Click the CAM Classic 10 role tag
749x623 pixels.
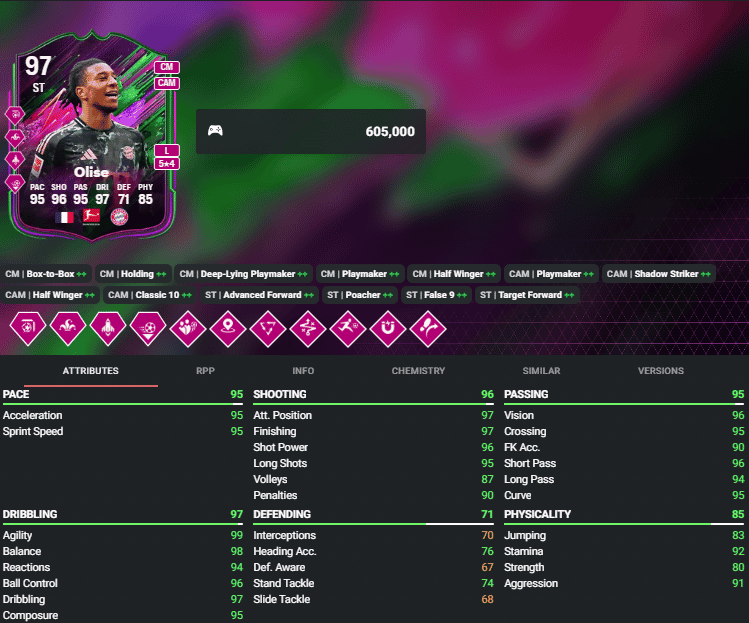coord(151,295)
